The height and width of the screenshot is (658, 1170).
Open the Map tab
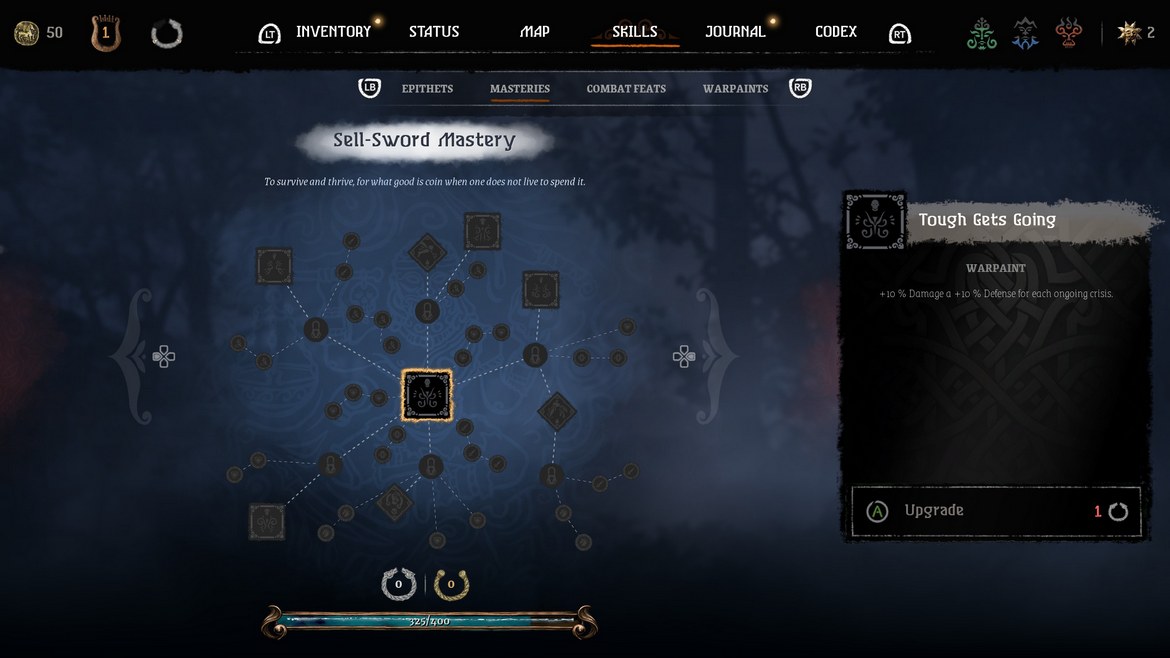click(x=535, y=32)
